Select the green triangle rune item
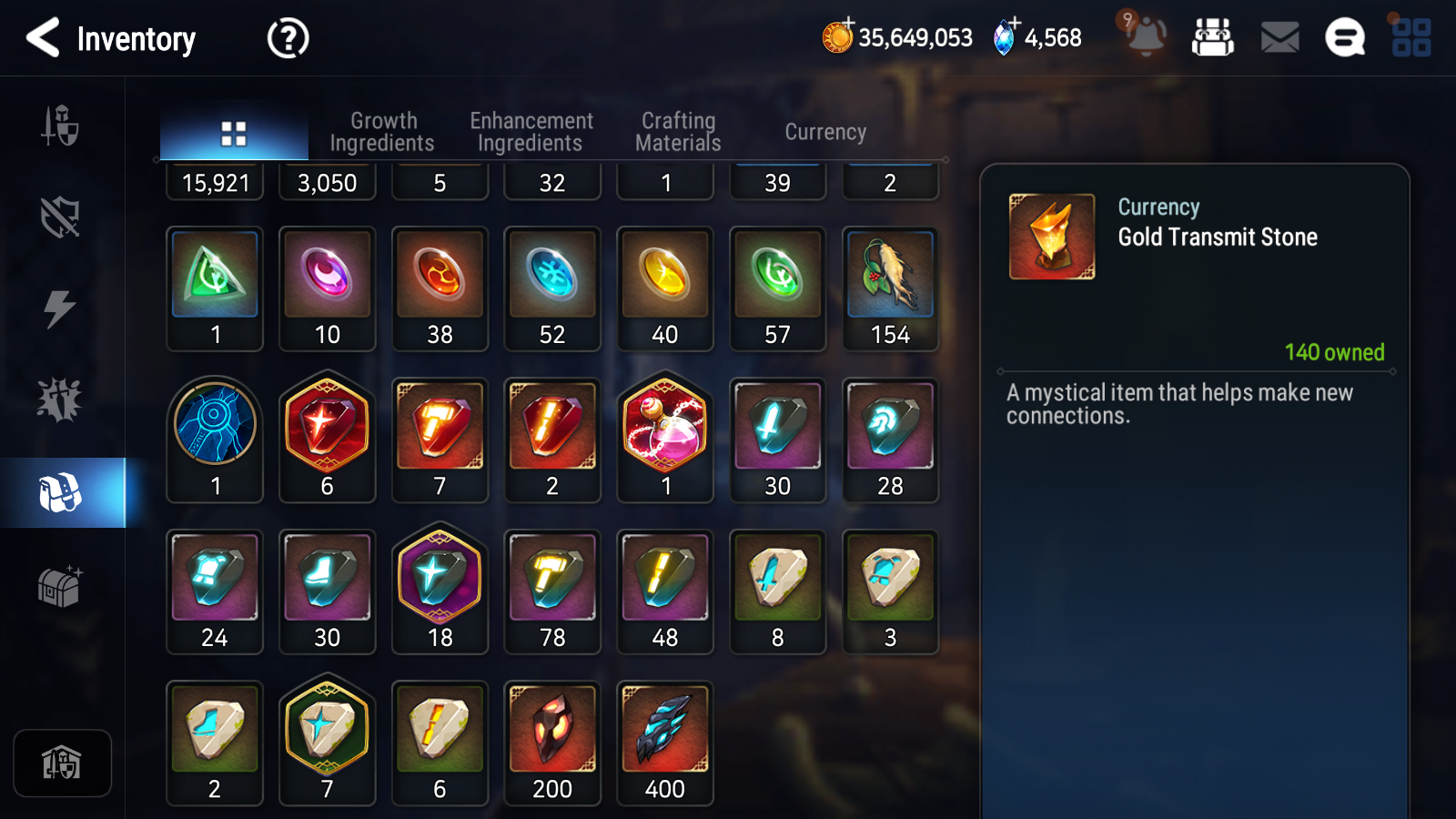 pyautogui.click(x=215, y=288)
